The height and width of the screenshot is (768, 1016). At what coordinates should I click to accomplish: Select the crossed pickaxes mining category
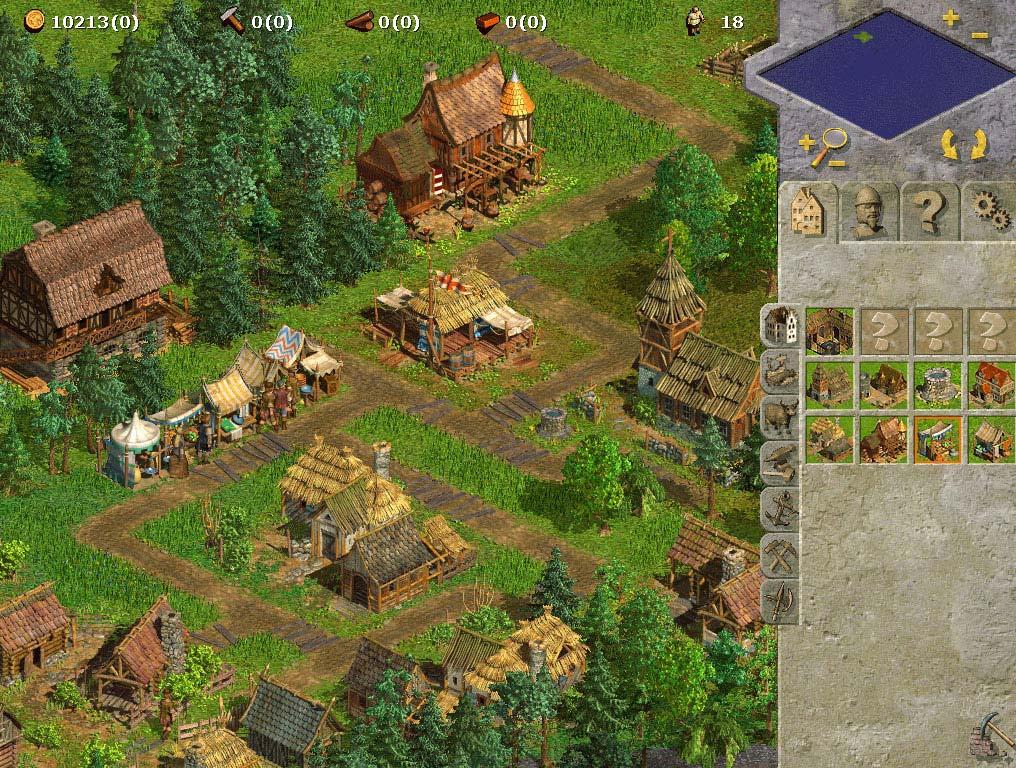(779, 554)
